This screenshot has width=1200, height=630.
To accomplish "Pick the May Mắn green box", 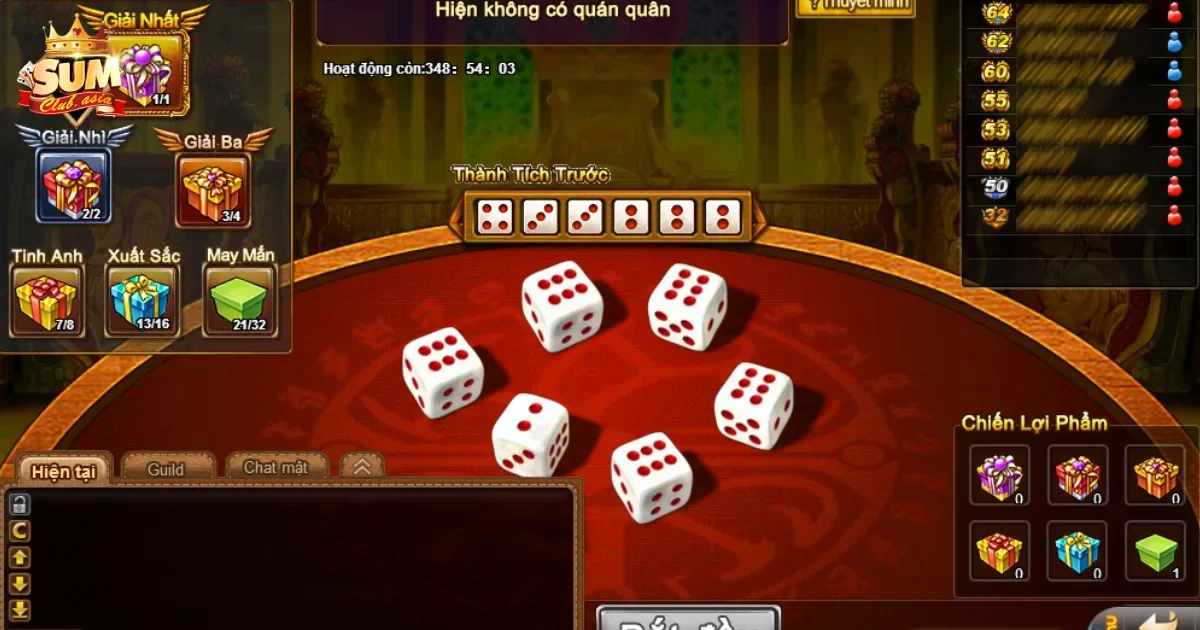I will tap(239, 301).
